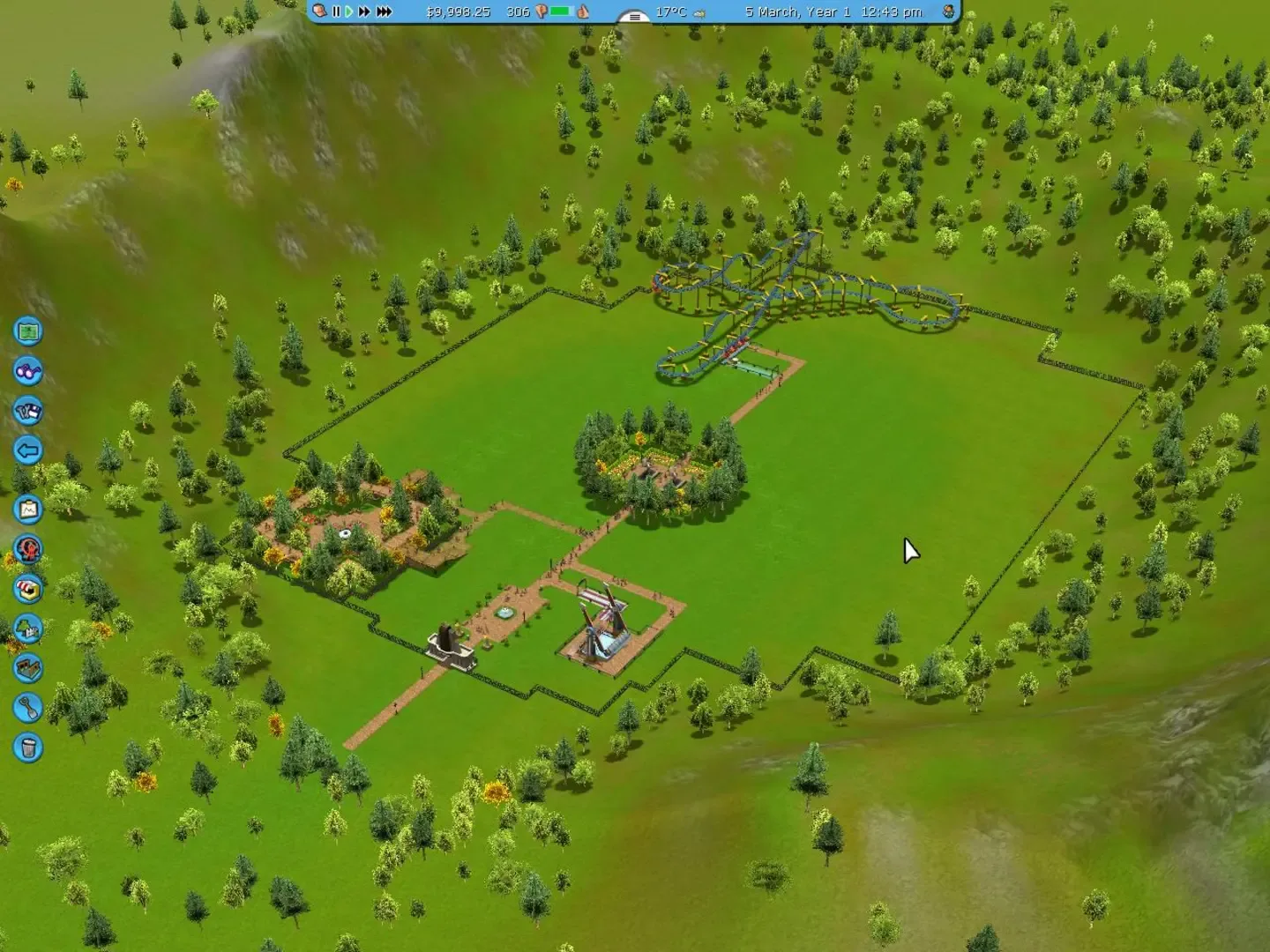Open the path building tool
This screenshot has height=952, width=1270.
[28, 668]
